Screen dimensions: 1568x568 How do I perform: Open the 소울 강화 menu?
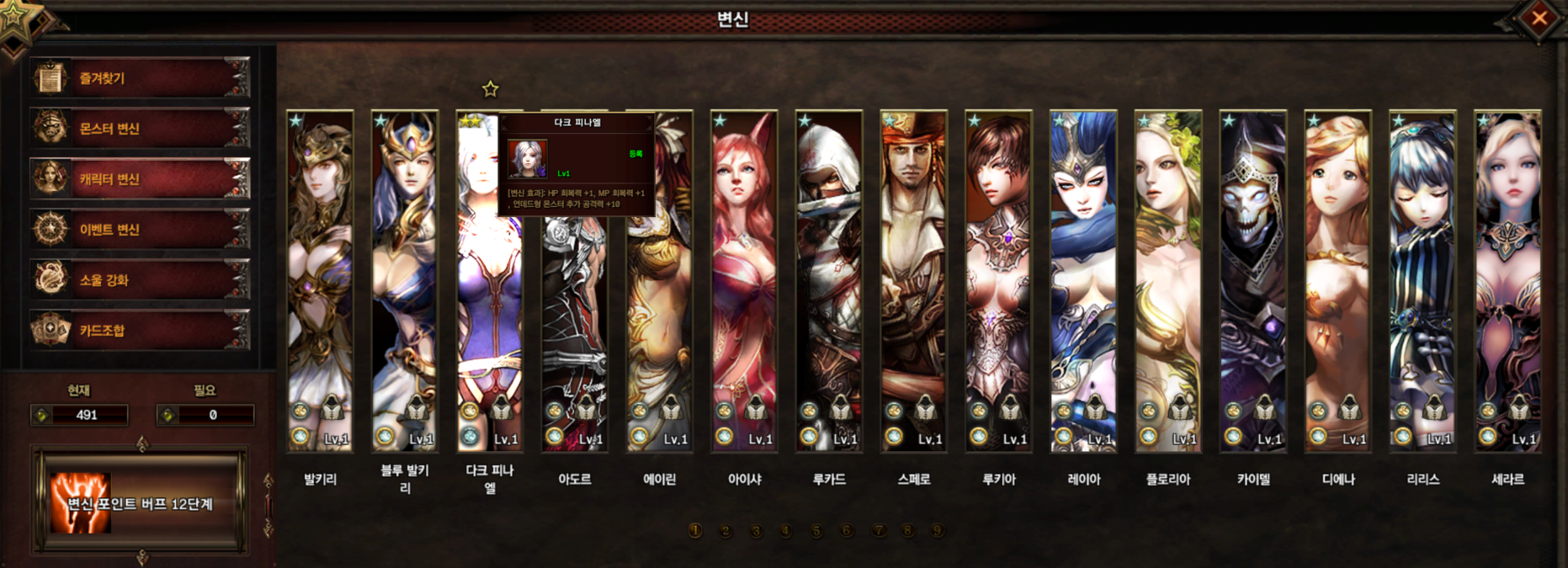coord(140,280)
